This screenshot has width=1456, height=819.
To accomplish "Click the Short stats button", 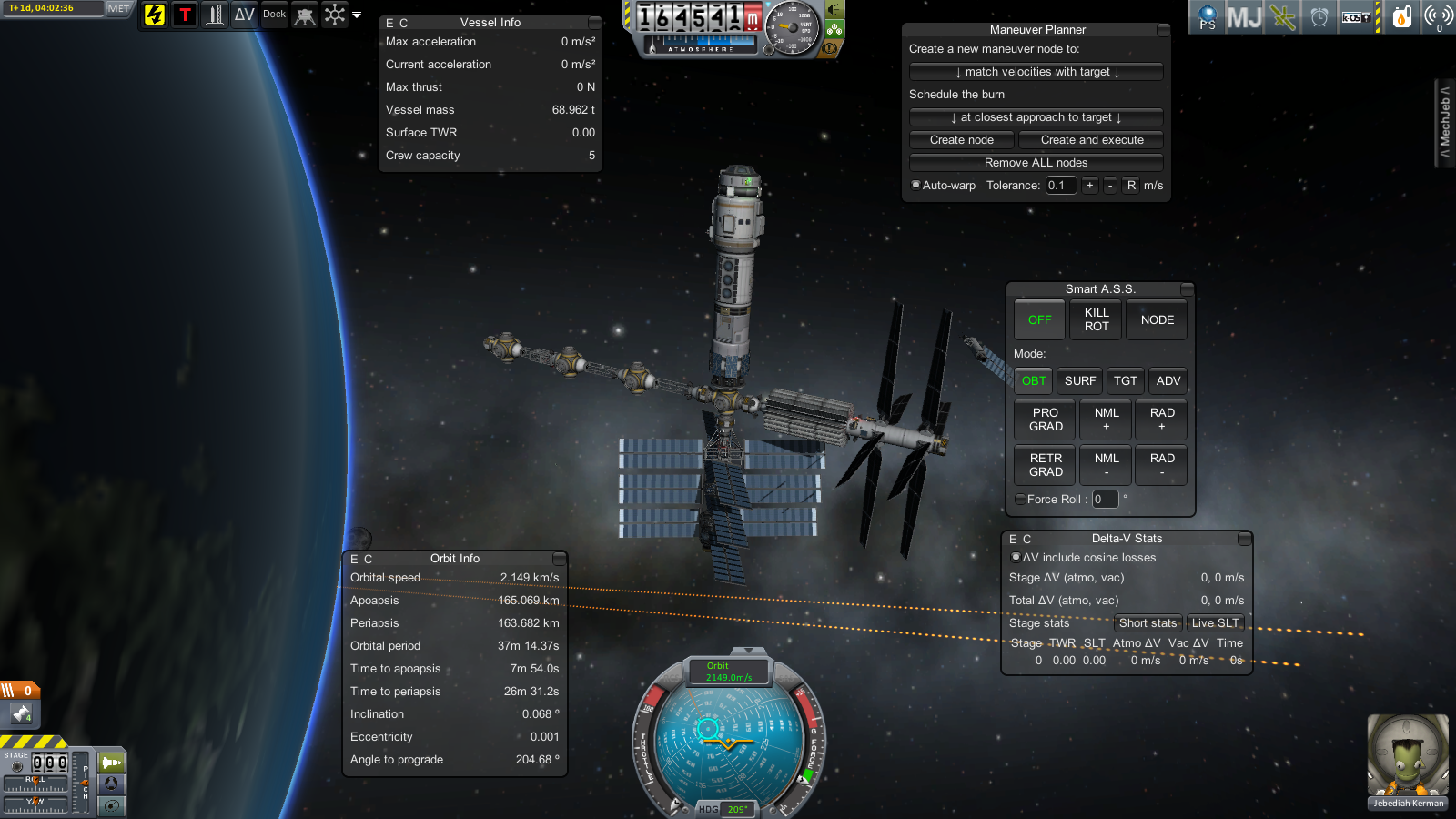I will (x=1148, y=623).
